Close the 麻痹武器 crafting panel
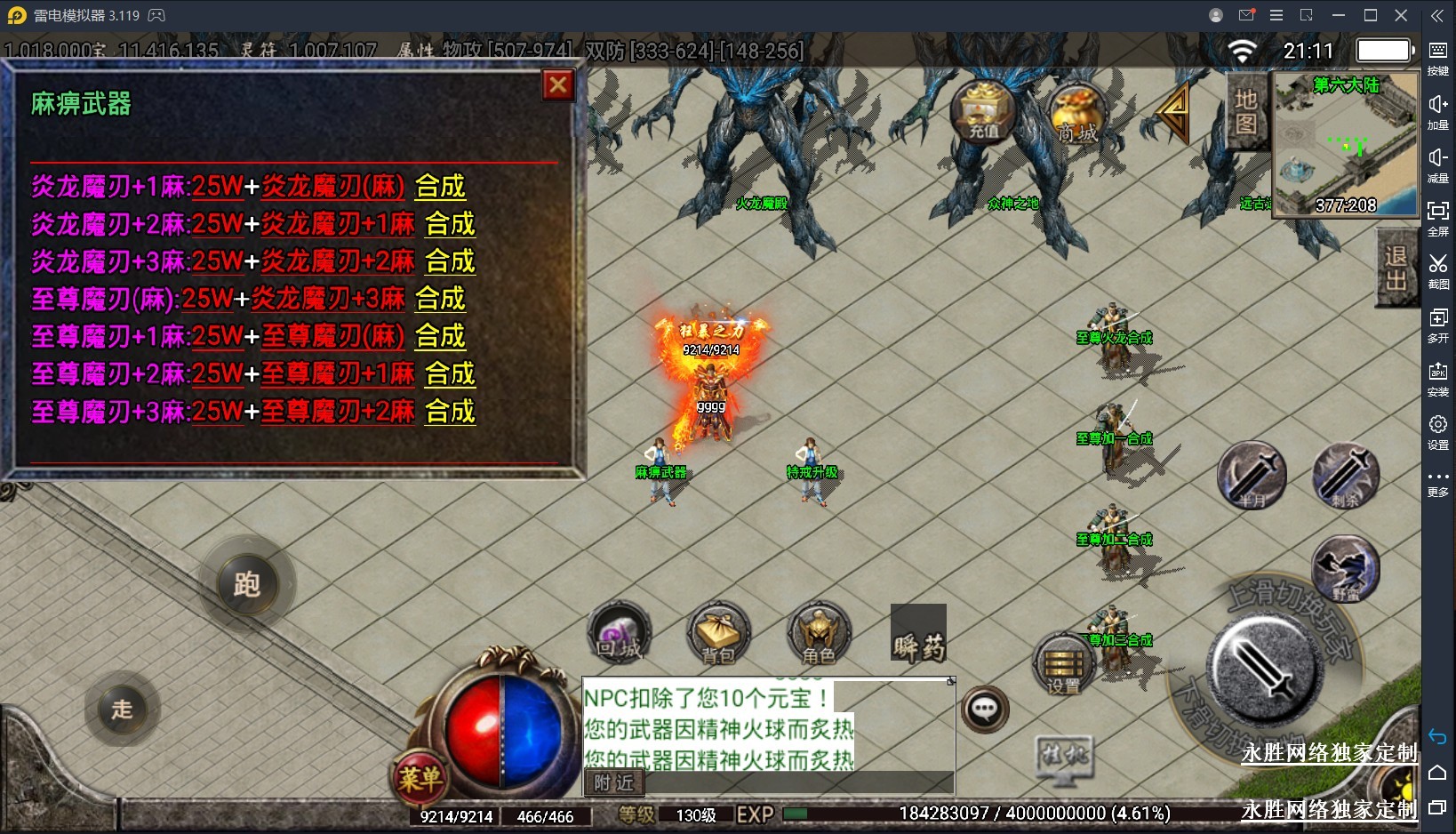 [x=558, y=85]
